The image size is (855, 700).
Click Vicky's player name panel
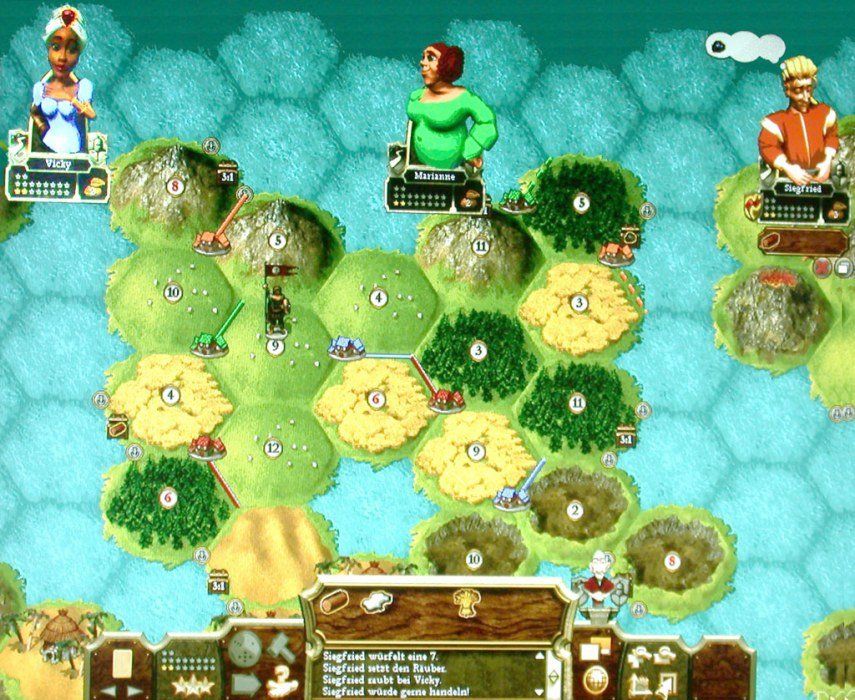click(x=57, y=162)
